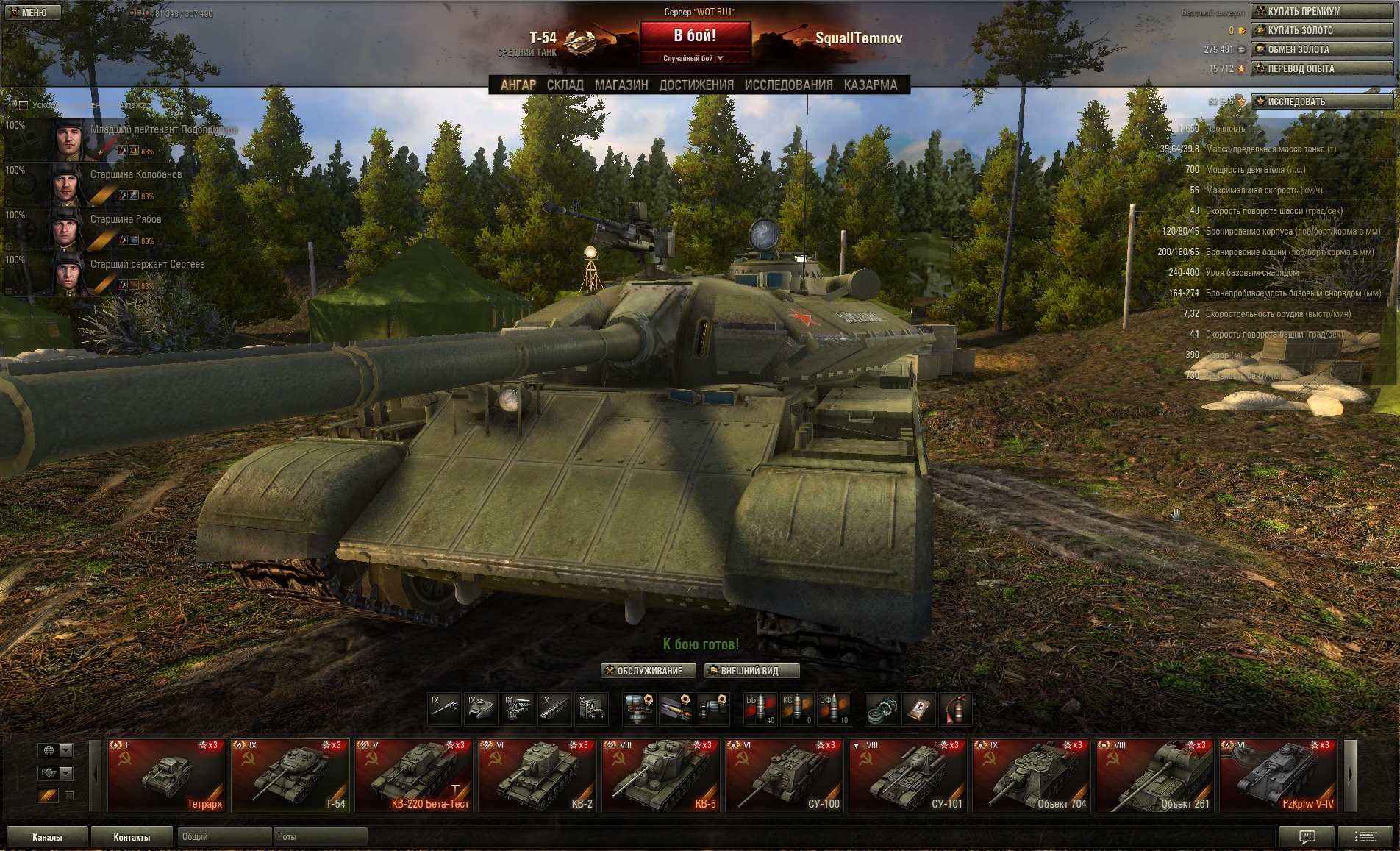Image resolution: width=1400 pixels, height=851 pixels.
Task: Open the ОБСЛУЖИВАНИЕ service button
Action: click(648, 671)
